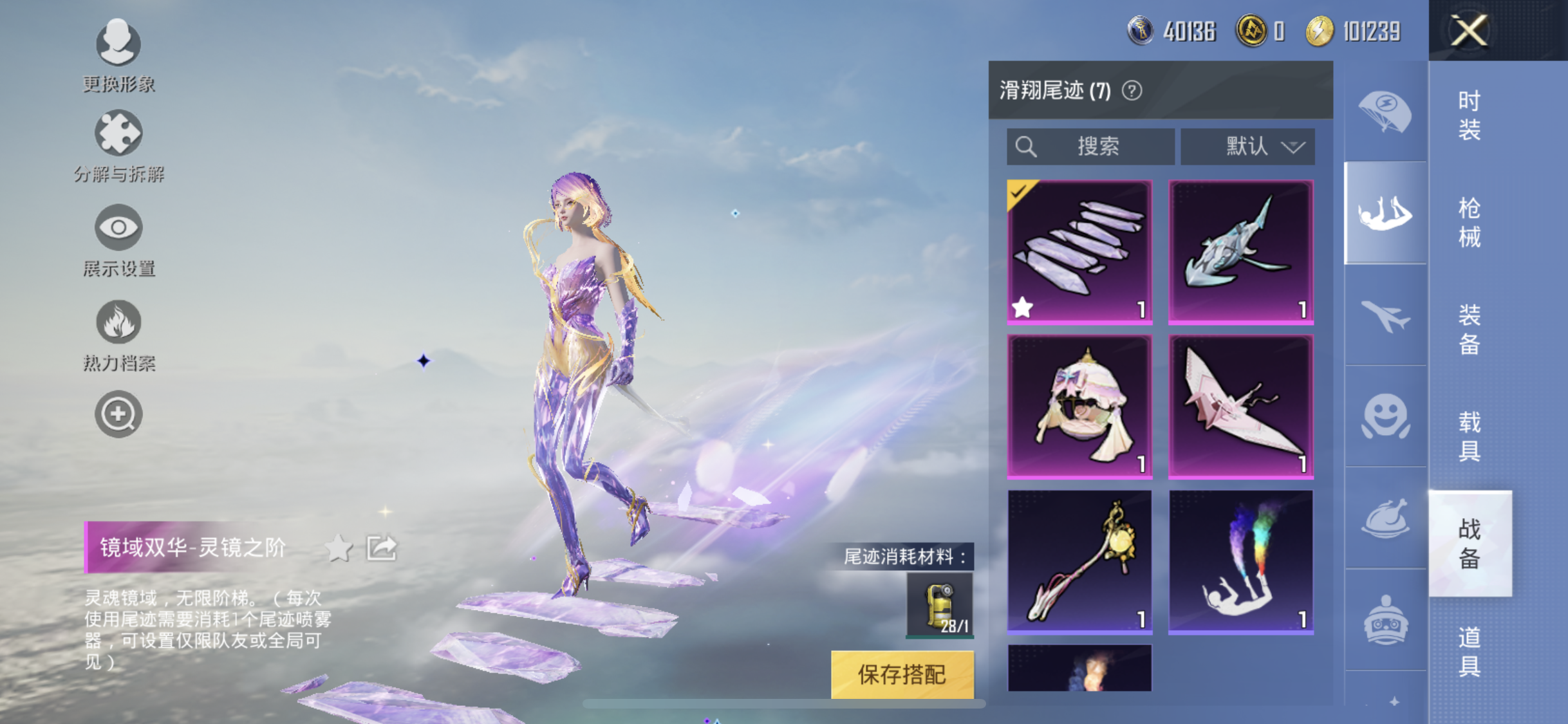
Task: Show help for 滑翔尾迹 via question mark
Action: [1132, 91]
